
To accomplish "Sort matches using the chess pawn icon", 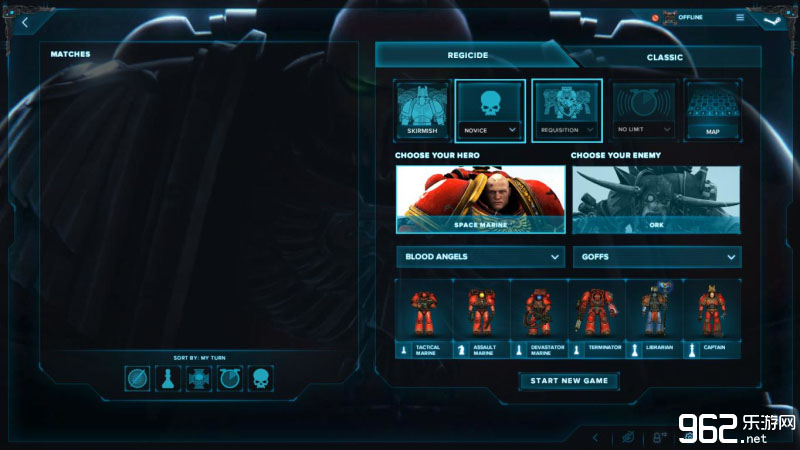I will (x=168, y=378).
